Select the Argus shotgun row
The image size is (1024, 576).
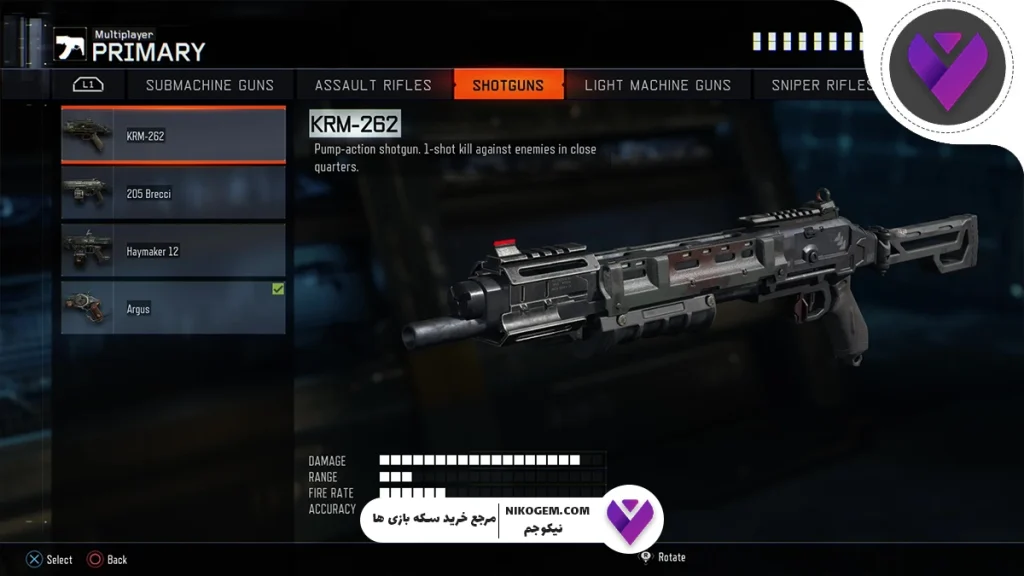173,308
